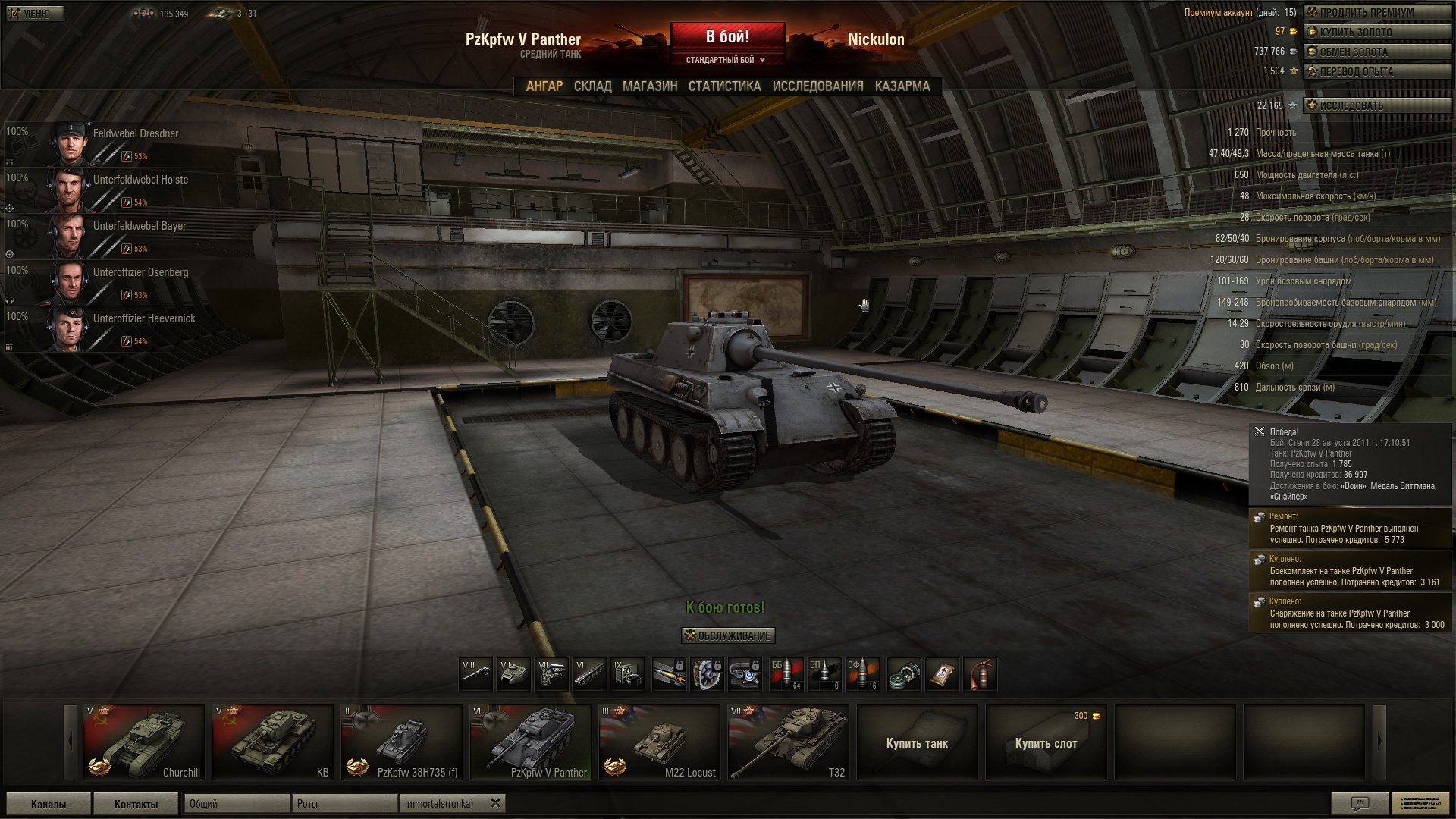
Task: Click the ПЕРЕВОД ОПЫТА button
Action: click(1376, 71)
